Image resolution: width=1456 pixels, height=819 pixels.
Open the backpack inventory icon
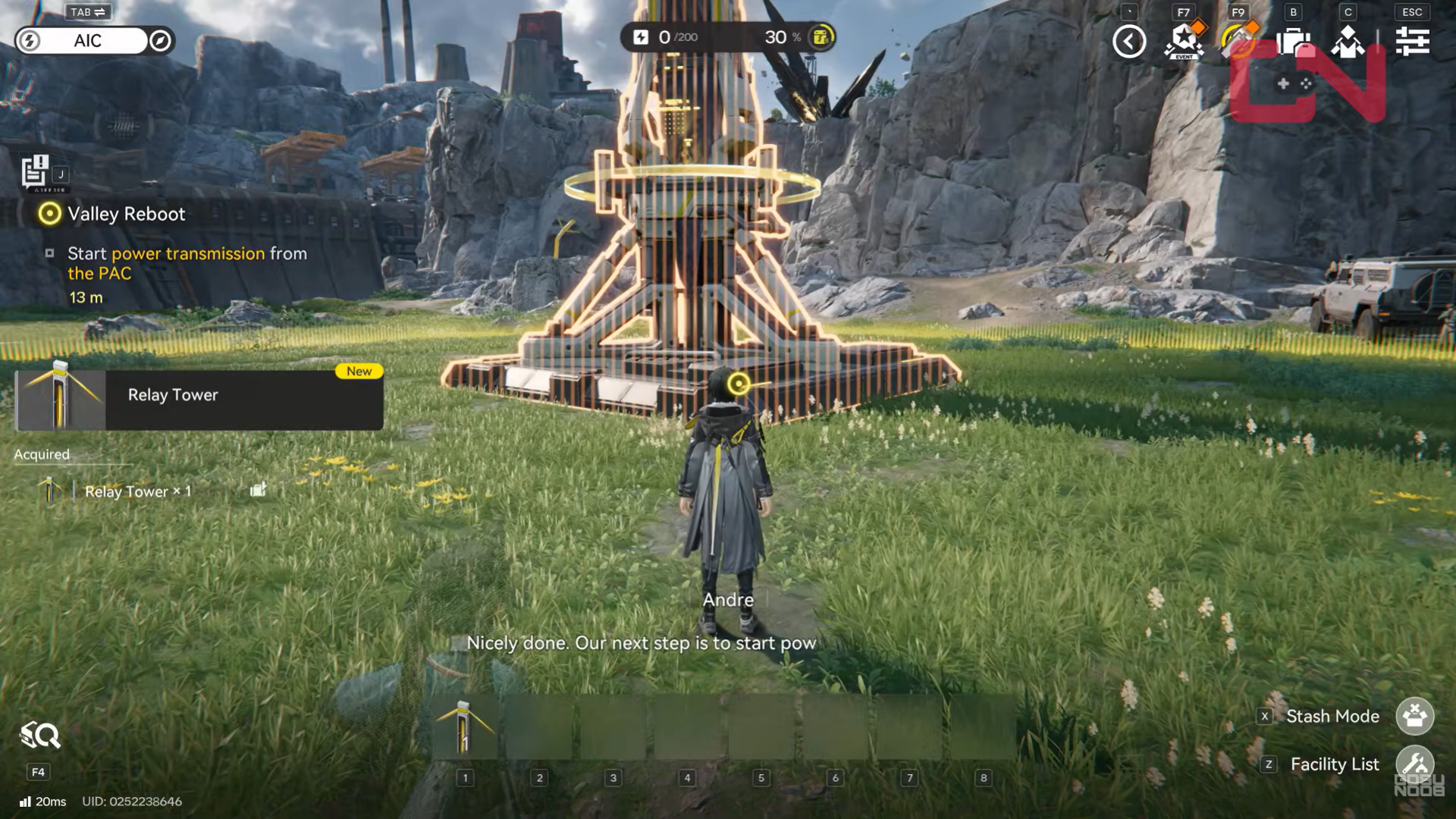[x=1294, y=41]
